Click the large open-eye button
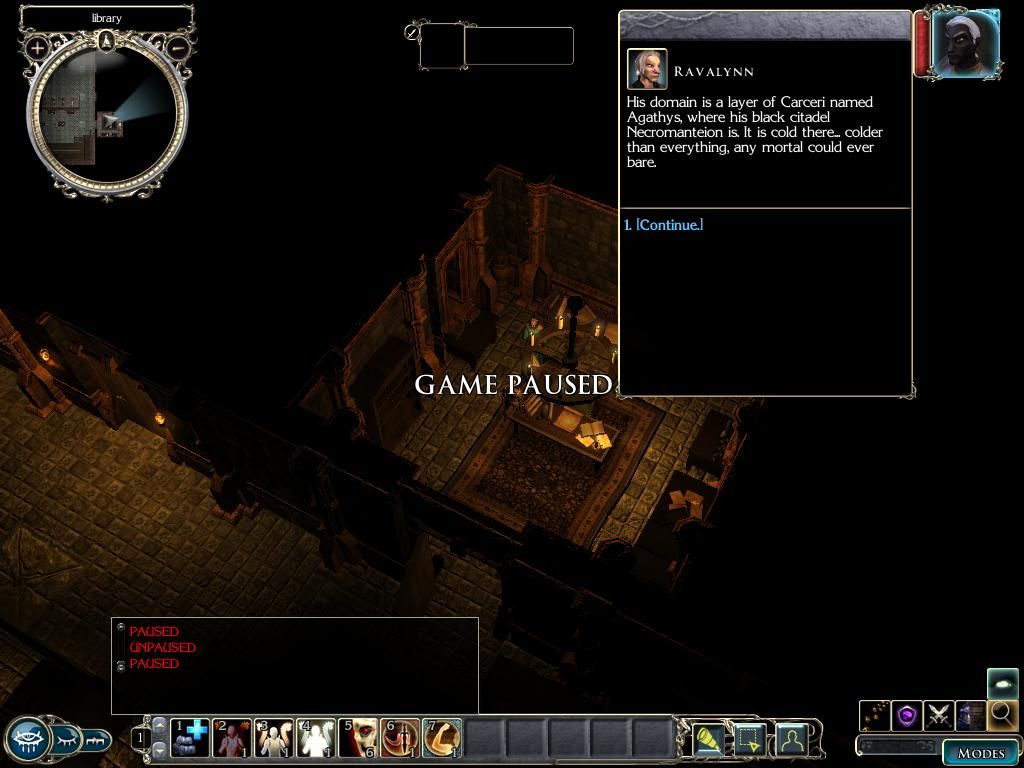This screenshot has width=1024, height=768. click(28, 740)
